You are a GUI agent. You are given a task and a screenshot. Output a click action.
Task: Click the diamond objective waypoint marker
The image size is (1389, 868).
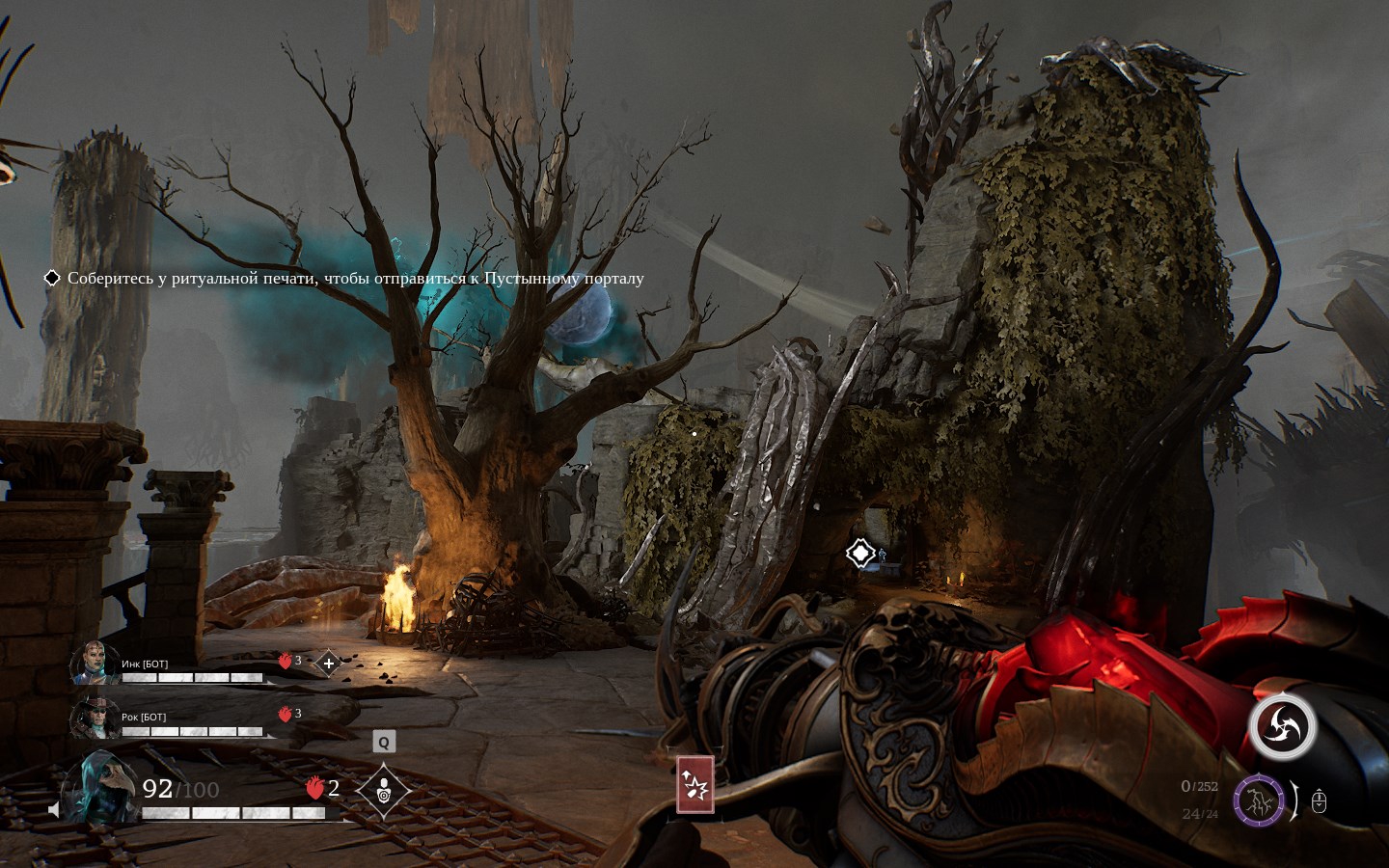(859, 554)
